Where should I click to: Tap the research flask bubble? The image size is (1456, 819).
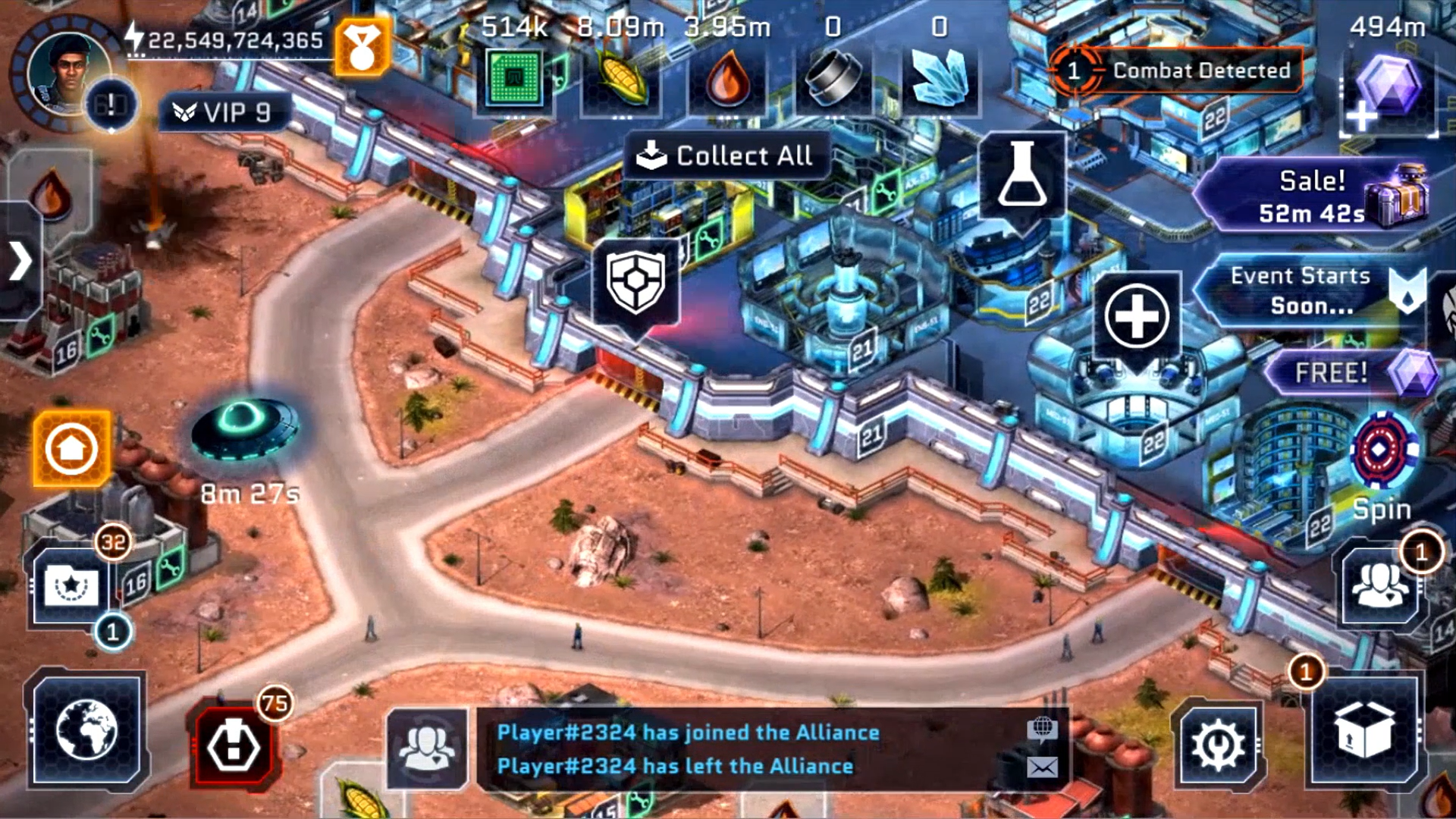[x=1021, y=176]
